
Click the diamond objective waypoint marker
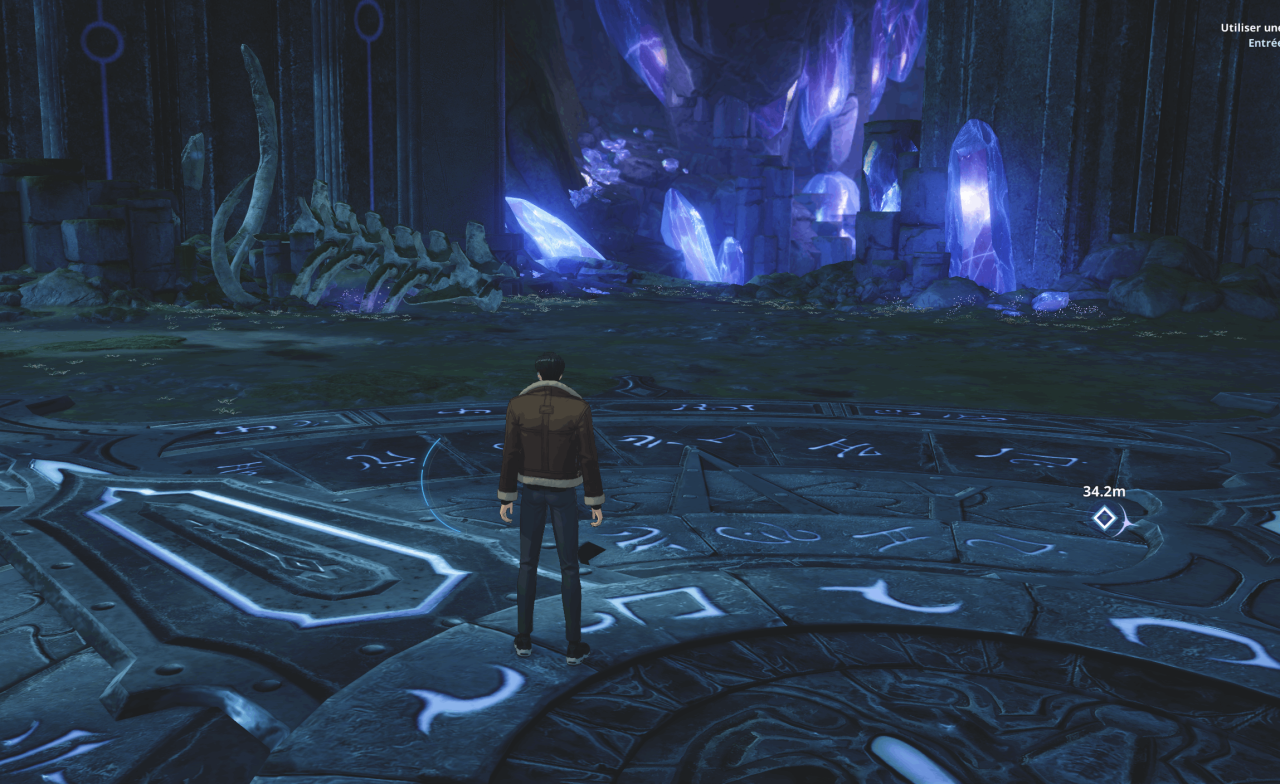coord(1104,518)
